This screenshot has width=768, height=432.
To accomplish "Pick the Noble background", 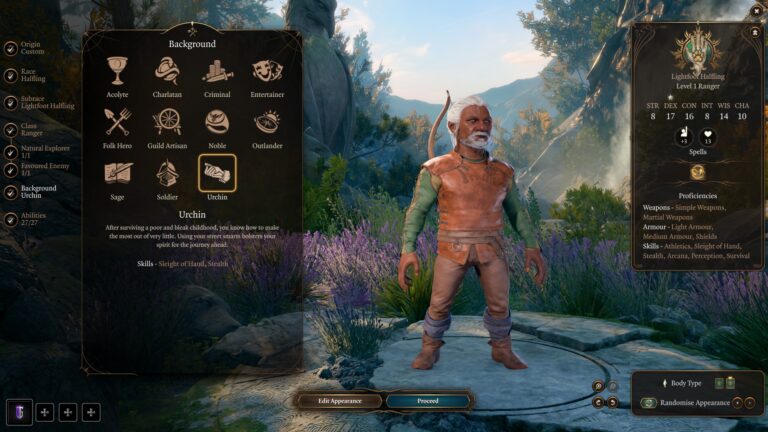I will click(217, 122).
